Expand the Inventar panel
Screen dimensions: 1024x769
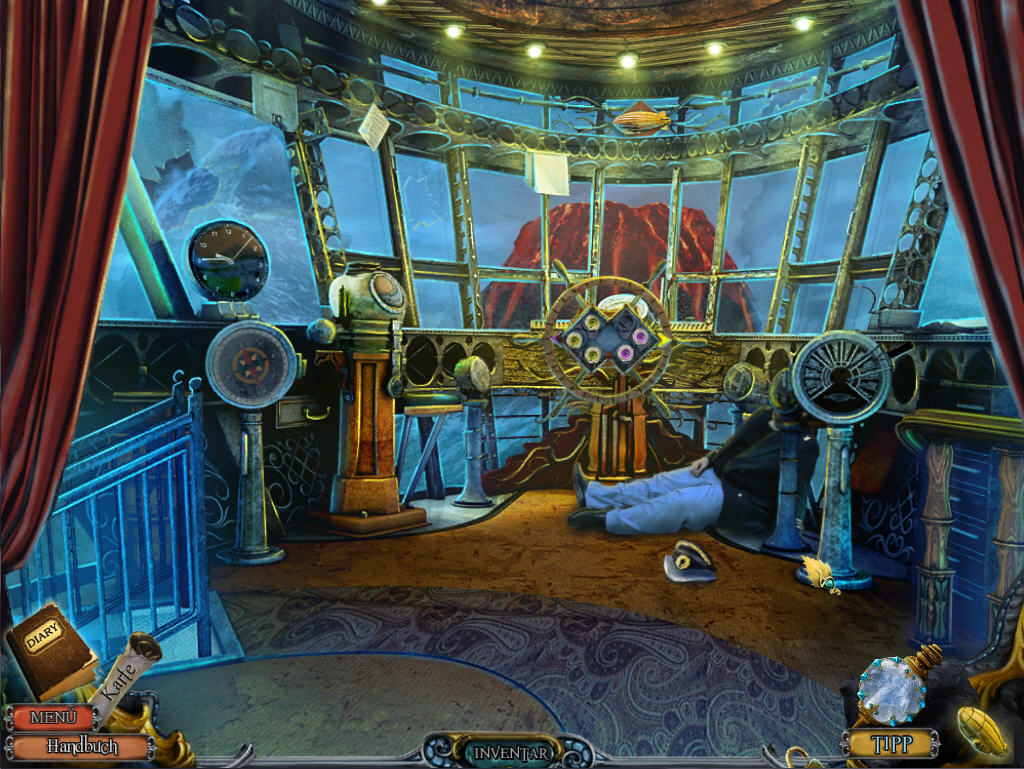point(512,752)
